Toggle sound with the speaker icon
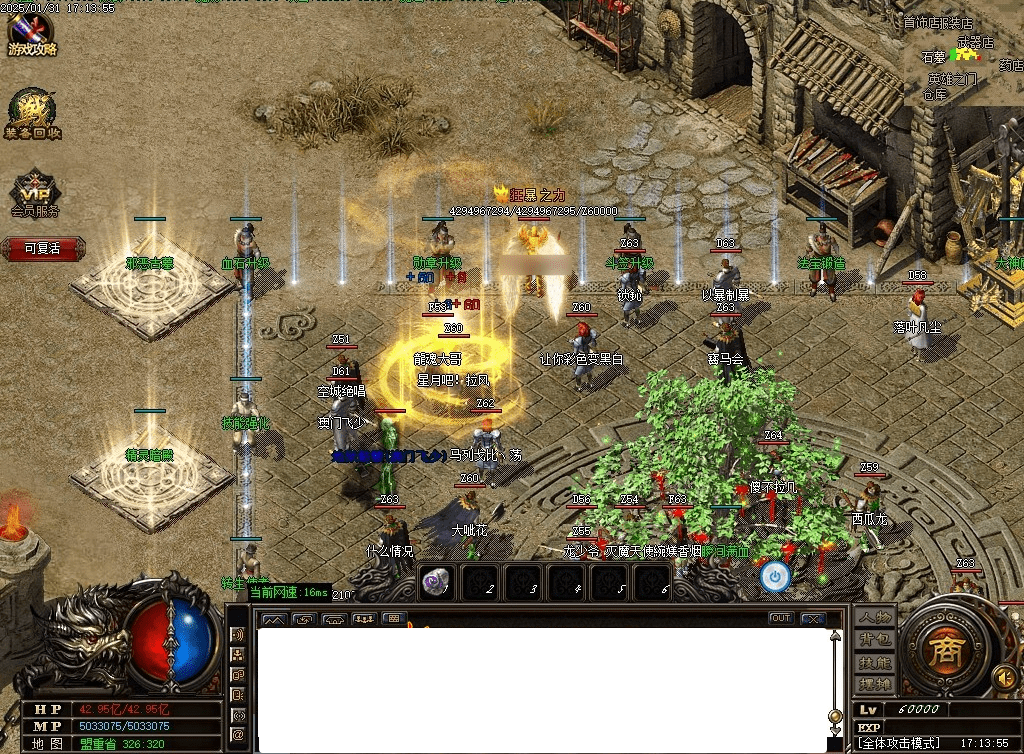The height and width of the screenshot is (754, 1024). (1004, 678)
